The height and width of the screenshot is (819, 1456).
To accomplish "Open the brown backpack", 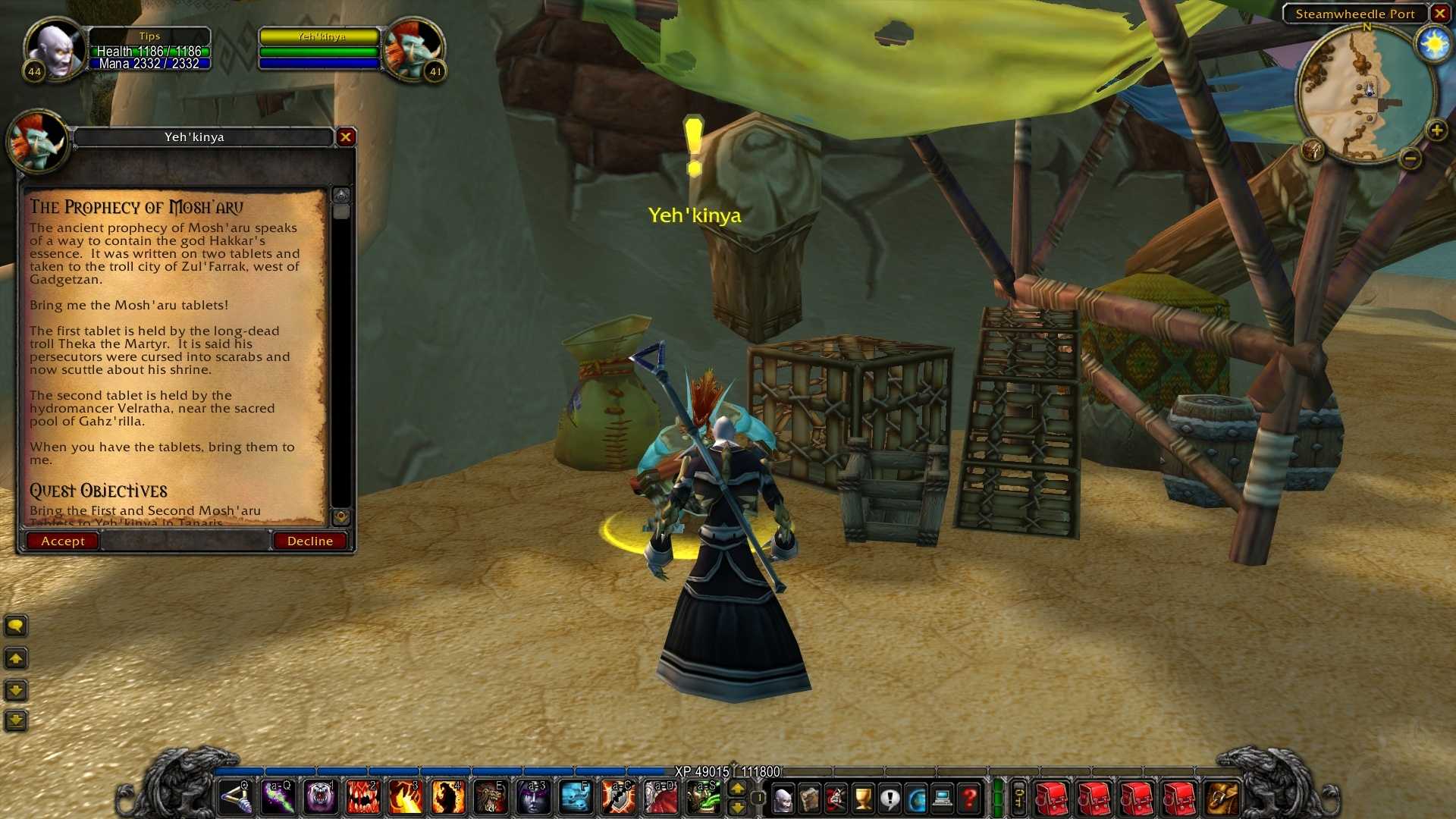I will pos(1222,799).
